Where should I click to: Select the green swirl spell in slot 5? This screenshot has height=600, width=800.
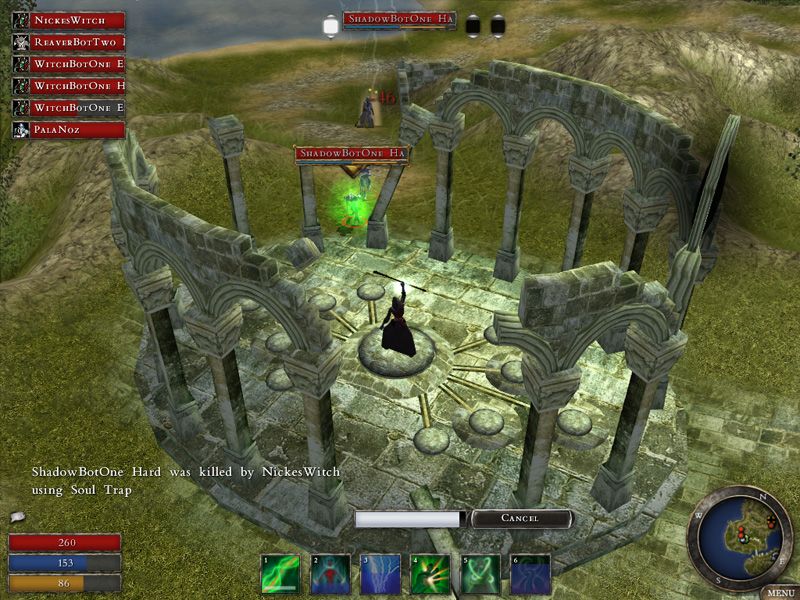(x=480, y=574)
